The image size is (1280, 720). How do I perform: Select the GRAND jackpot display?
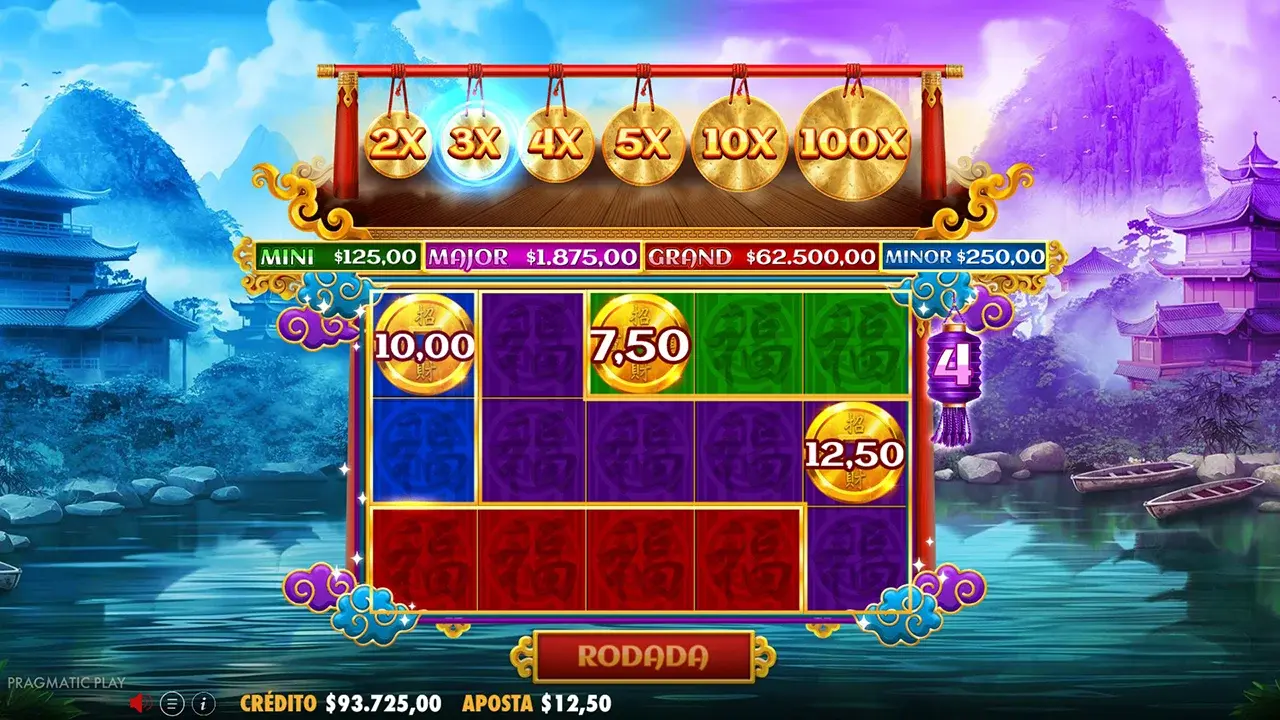pyautogui.click(x=760, y=257)
